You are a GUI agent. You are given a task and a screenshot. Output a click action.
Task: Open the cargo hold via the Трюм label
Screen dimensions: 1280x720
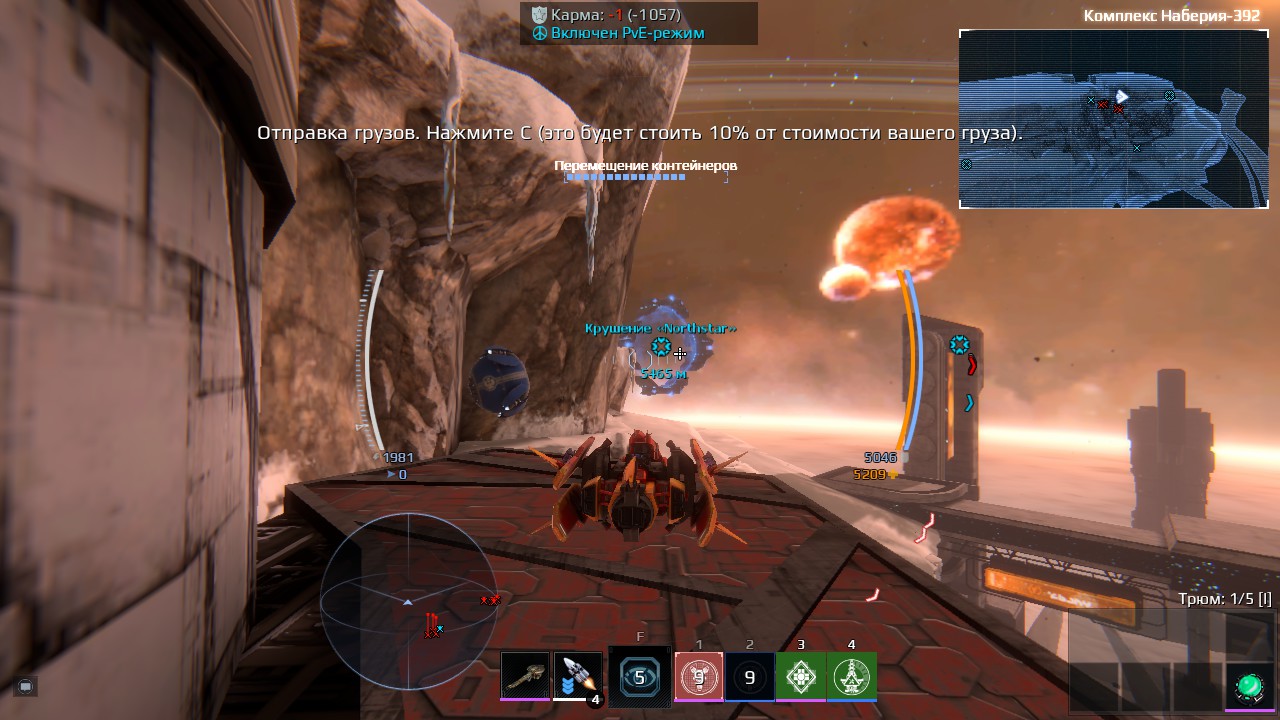point(1224,599)
